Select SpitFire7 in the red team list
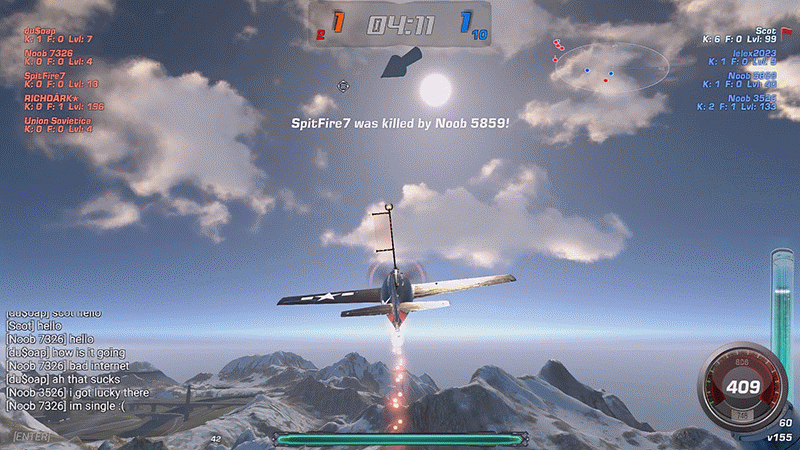 click(x=45, y=75)
